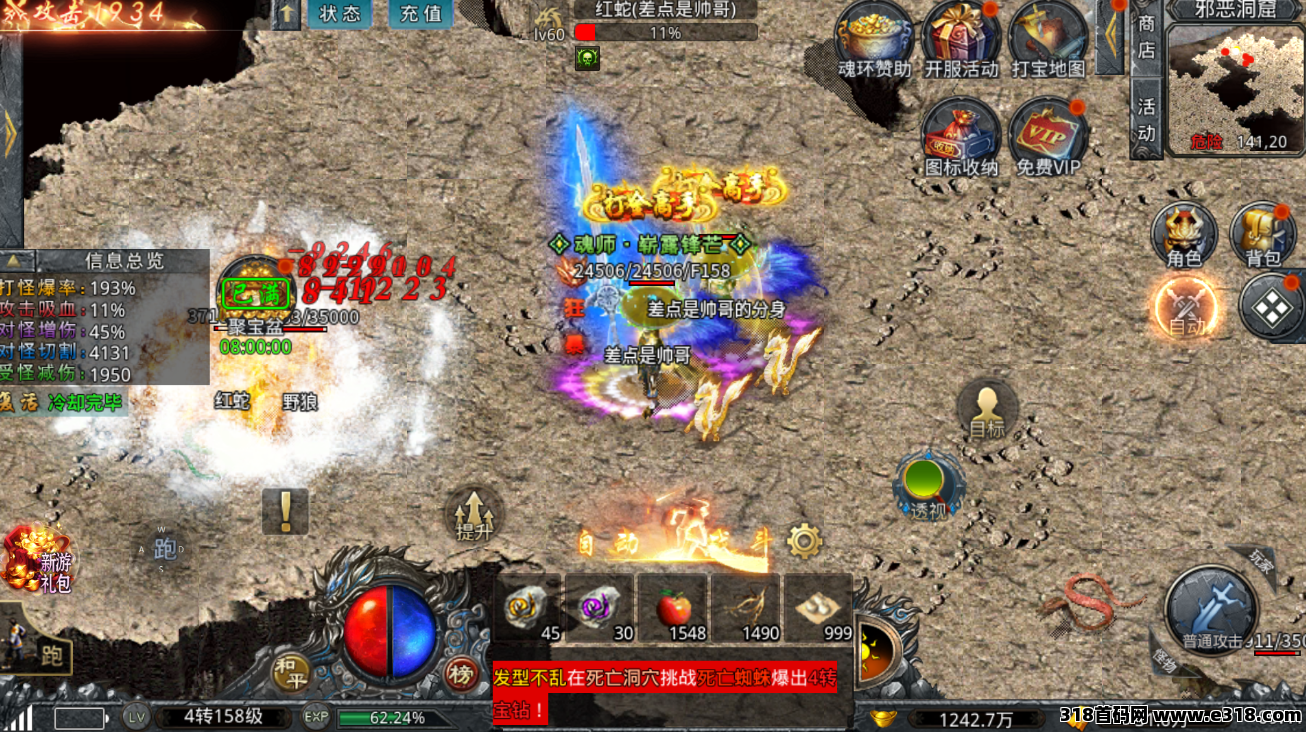
Task: Select the 目标 target button
Action: click(x=987, y=409)
